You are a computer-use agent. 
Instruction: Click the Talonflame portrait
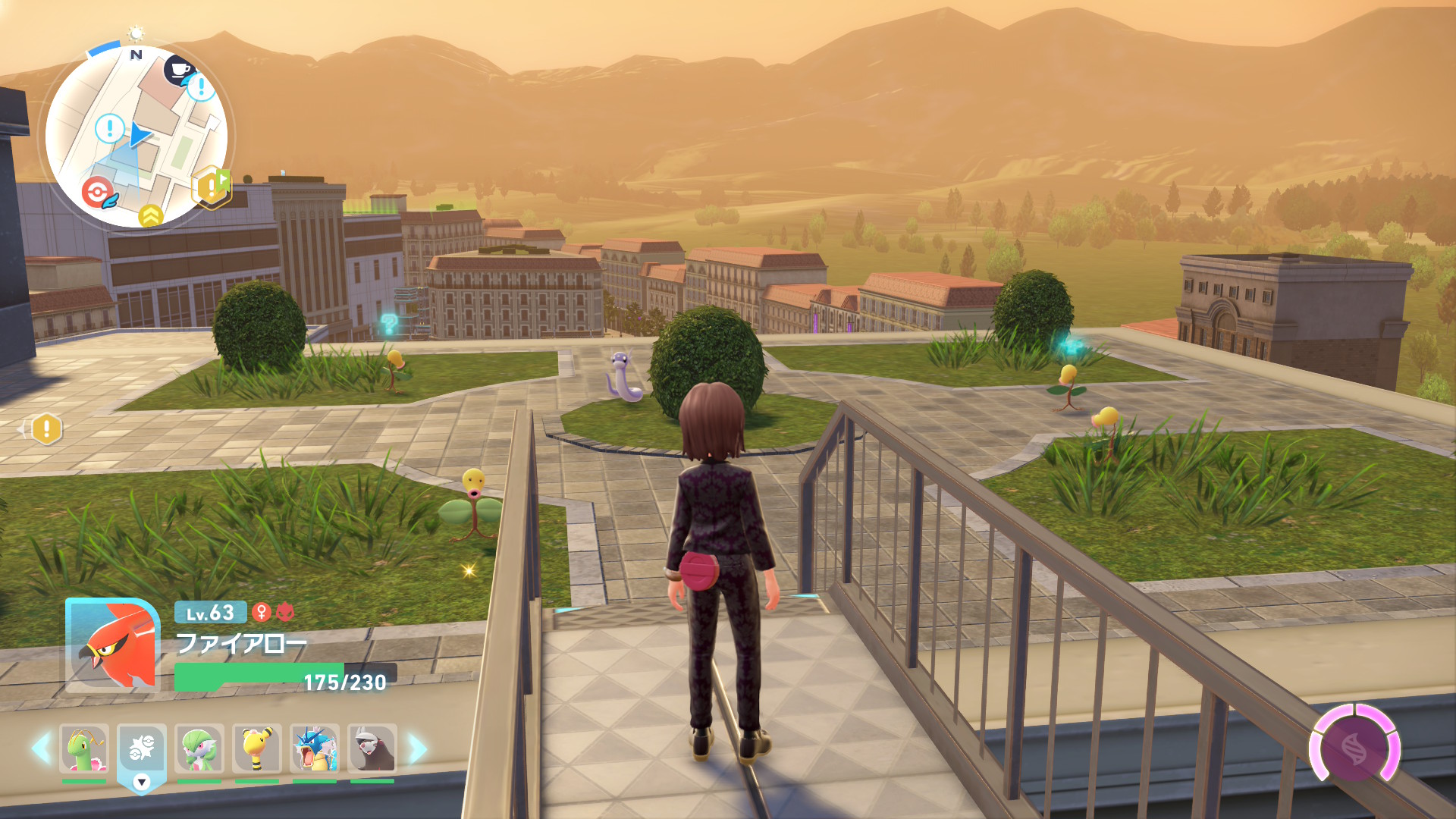pos(112,645)
